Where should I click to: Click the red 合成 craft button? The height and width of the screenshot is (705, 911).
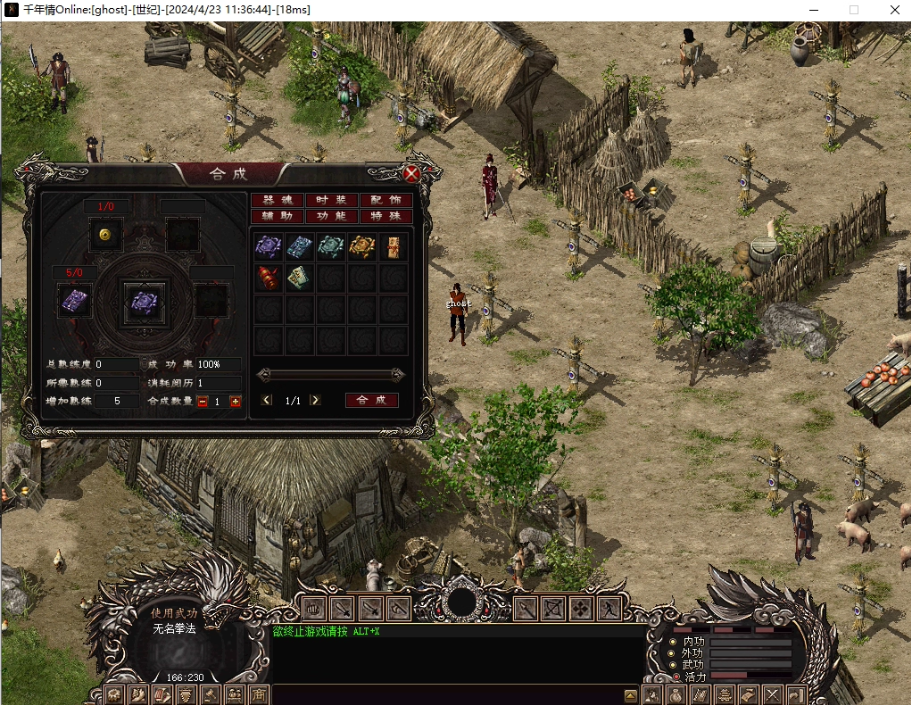pyautogui.click(x=371, y=400)
